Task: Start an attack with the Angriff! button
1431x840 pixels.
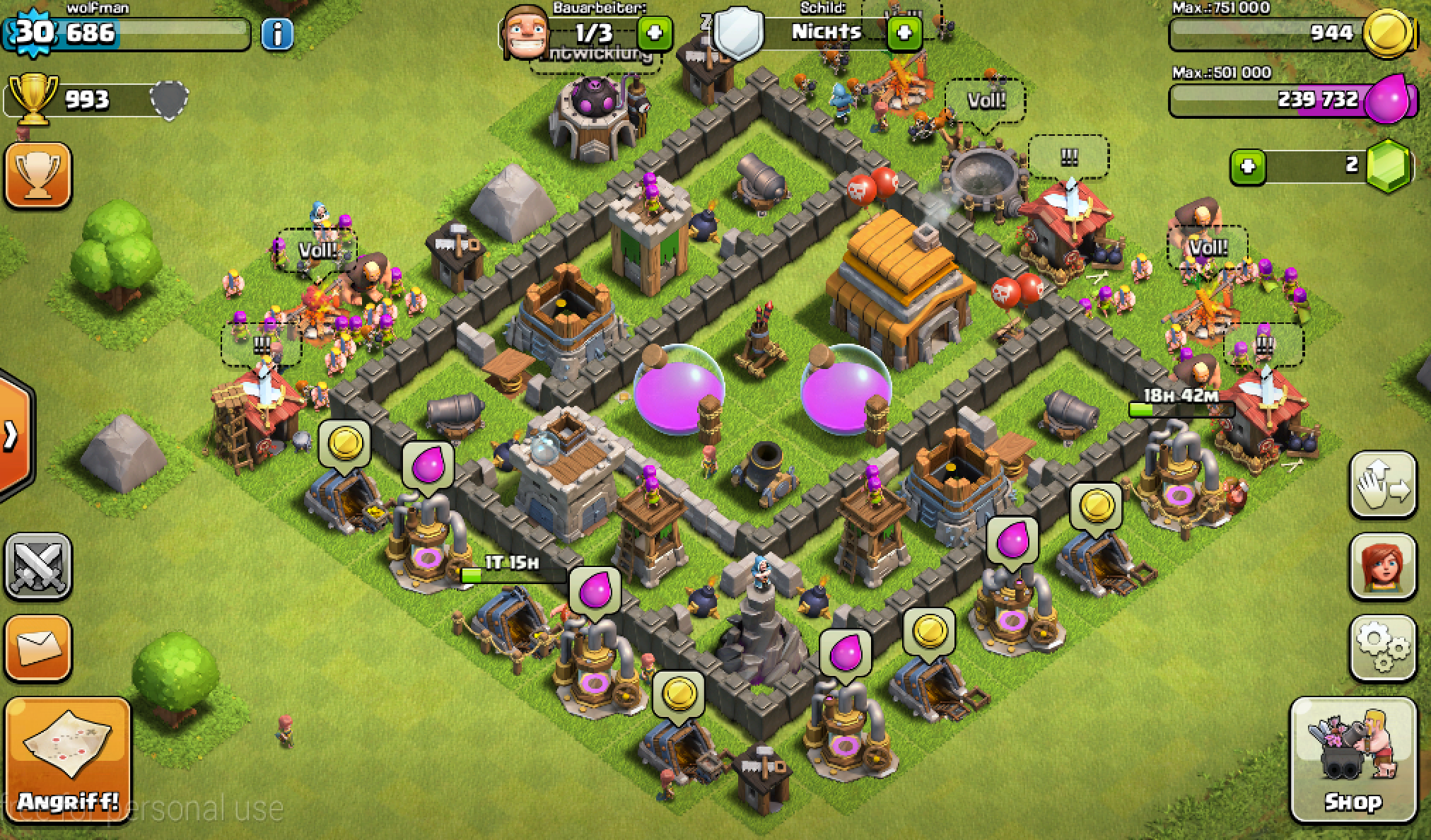Action: (x=68, y=760)
